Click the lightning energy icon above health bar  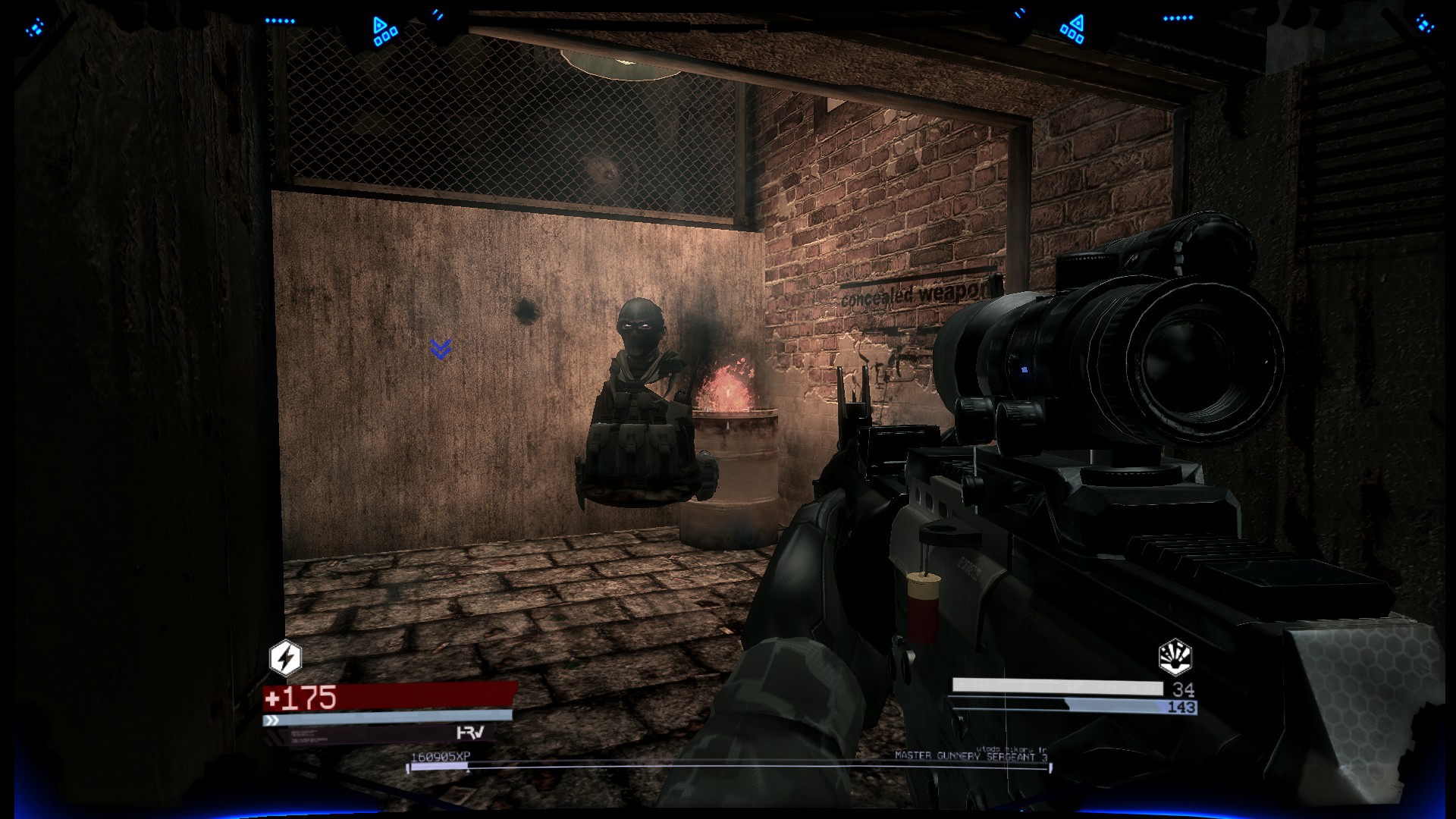pos(284,660)
